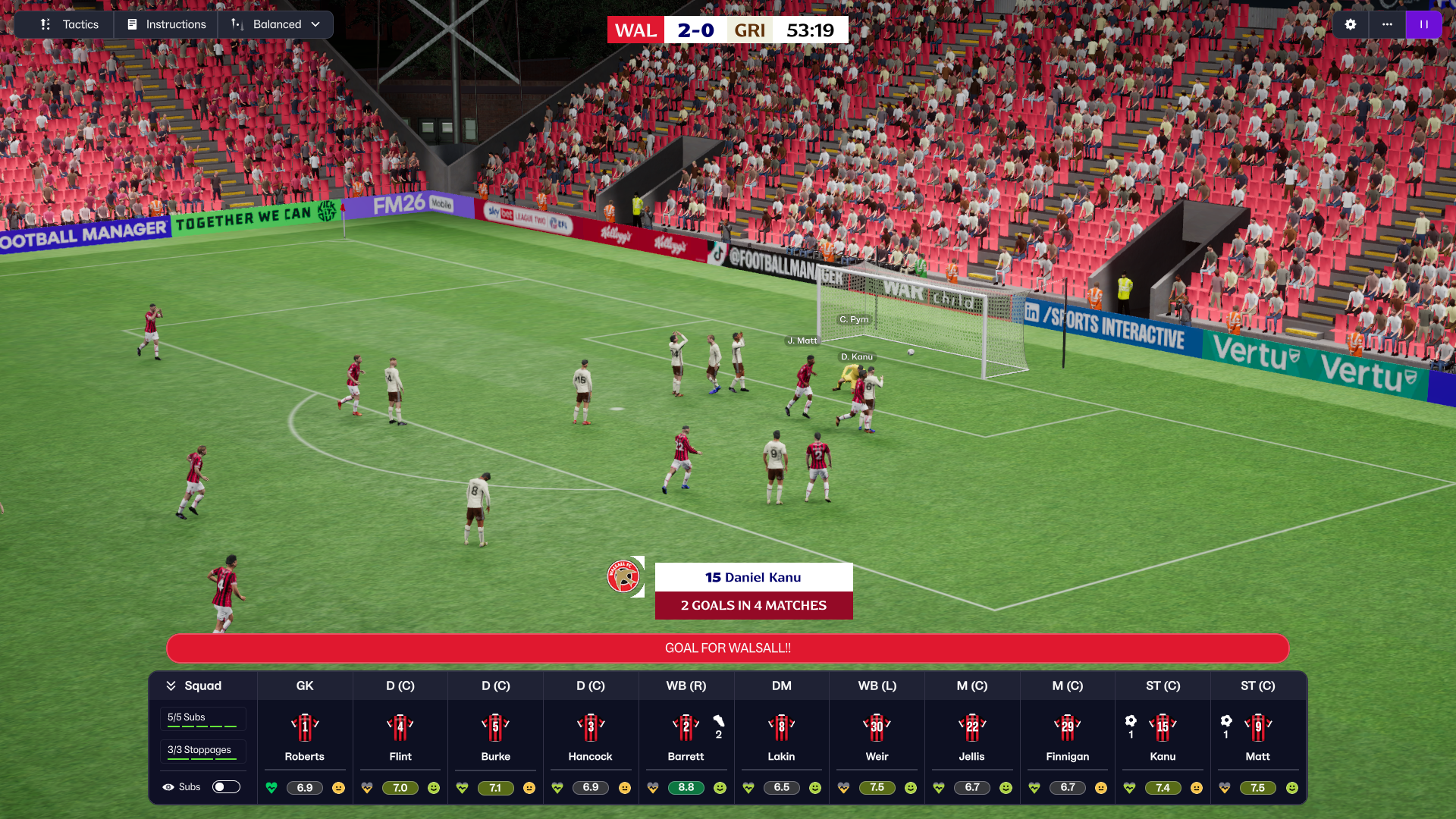Image resolution: width=1456 pixels, height=819 pixels.
Task: Expand the Balanced mentality dropdown
Action: pos(276,24)
